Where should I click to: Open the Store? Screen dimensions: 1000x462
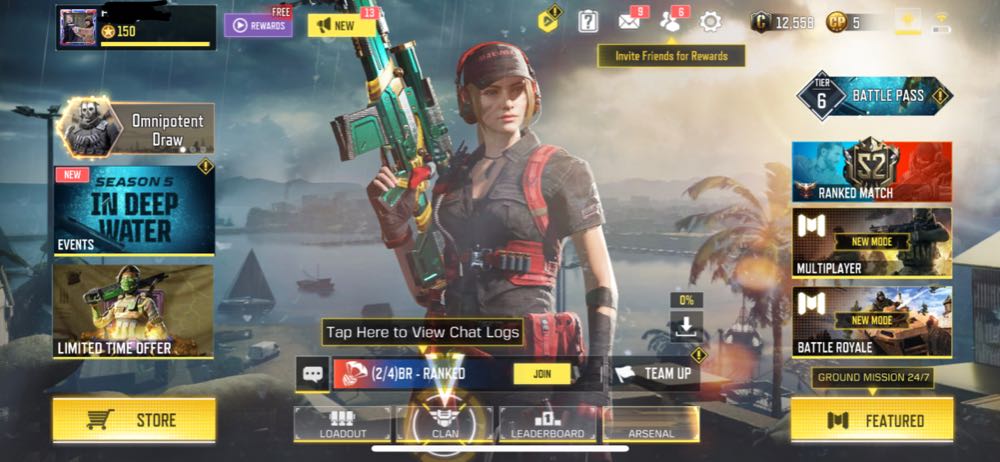point(133,420)
